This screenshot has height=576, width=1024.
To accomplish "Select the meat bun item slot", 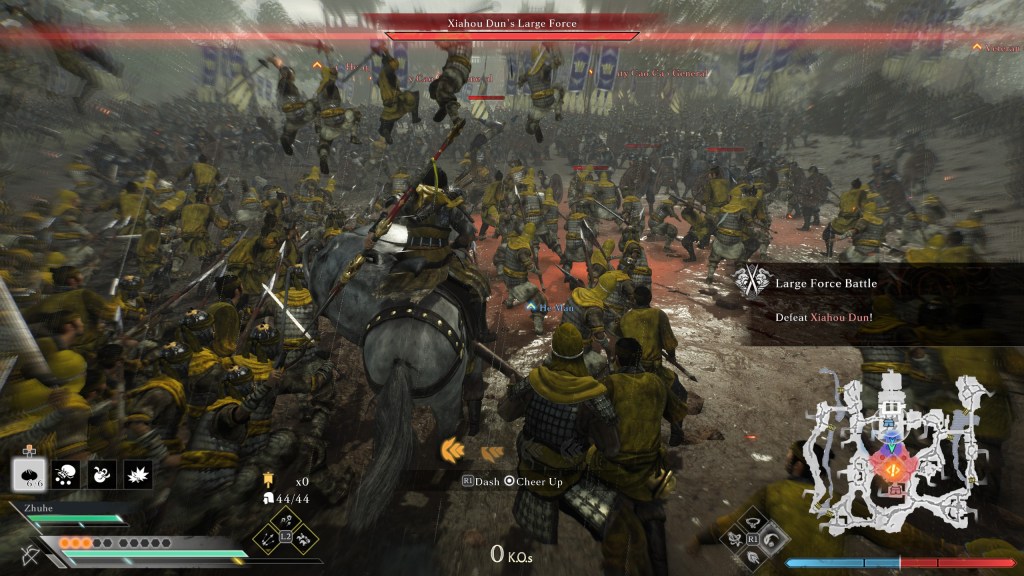I will 30,473.
